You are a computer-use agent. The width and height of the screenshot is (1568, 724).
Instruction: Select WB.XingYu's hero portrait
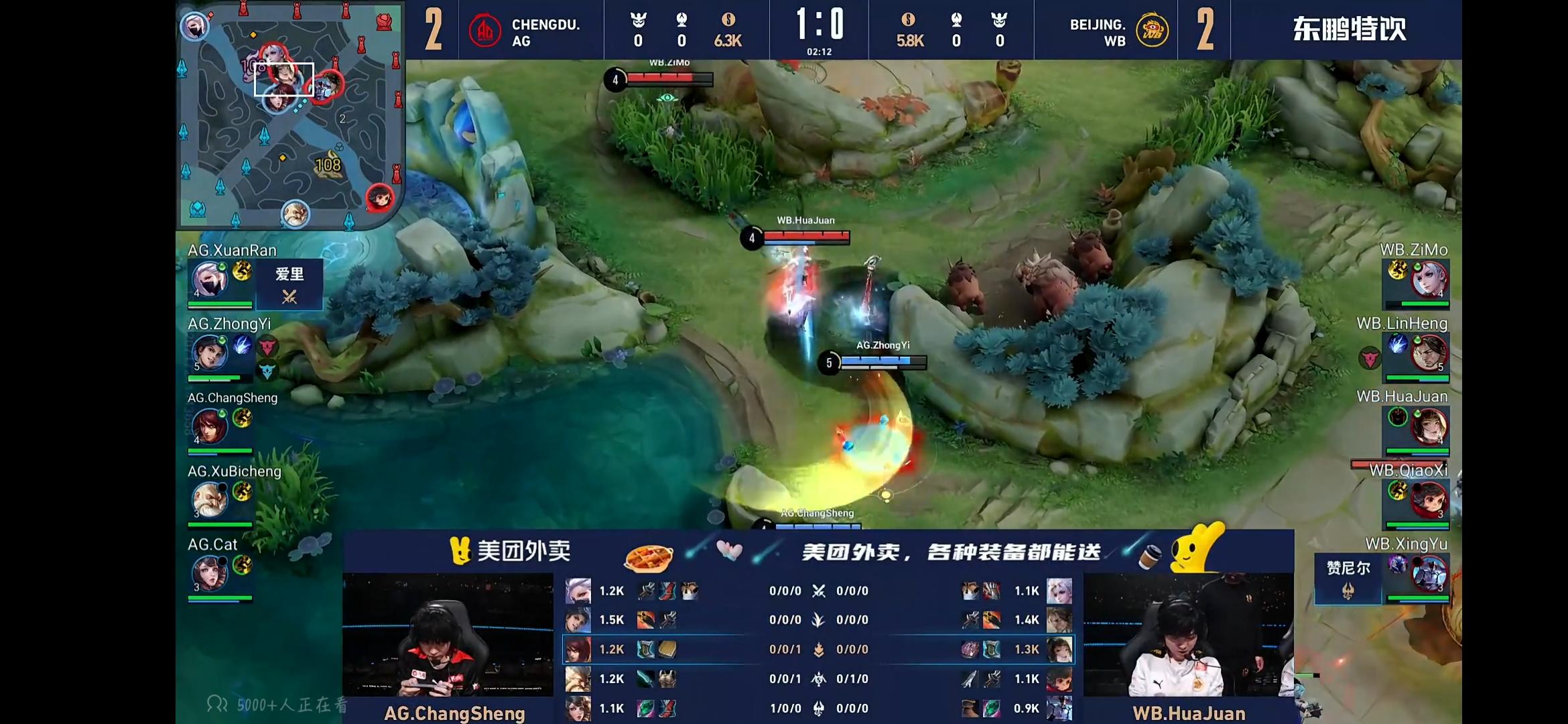coord(1429,574)
